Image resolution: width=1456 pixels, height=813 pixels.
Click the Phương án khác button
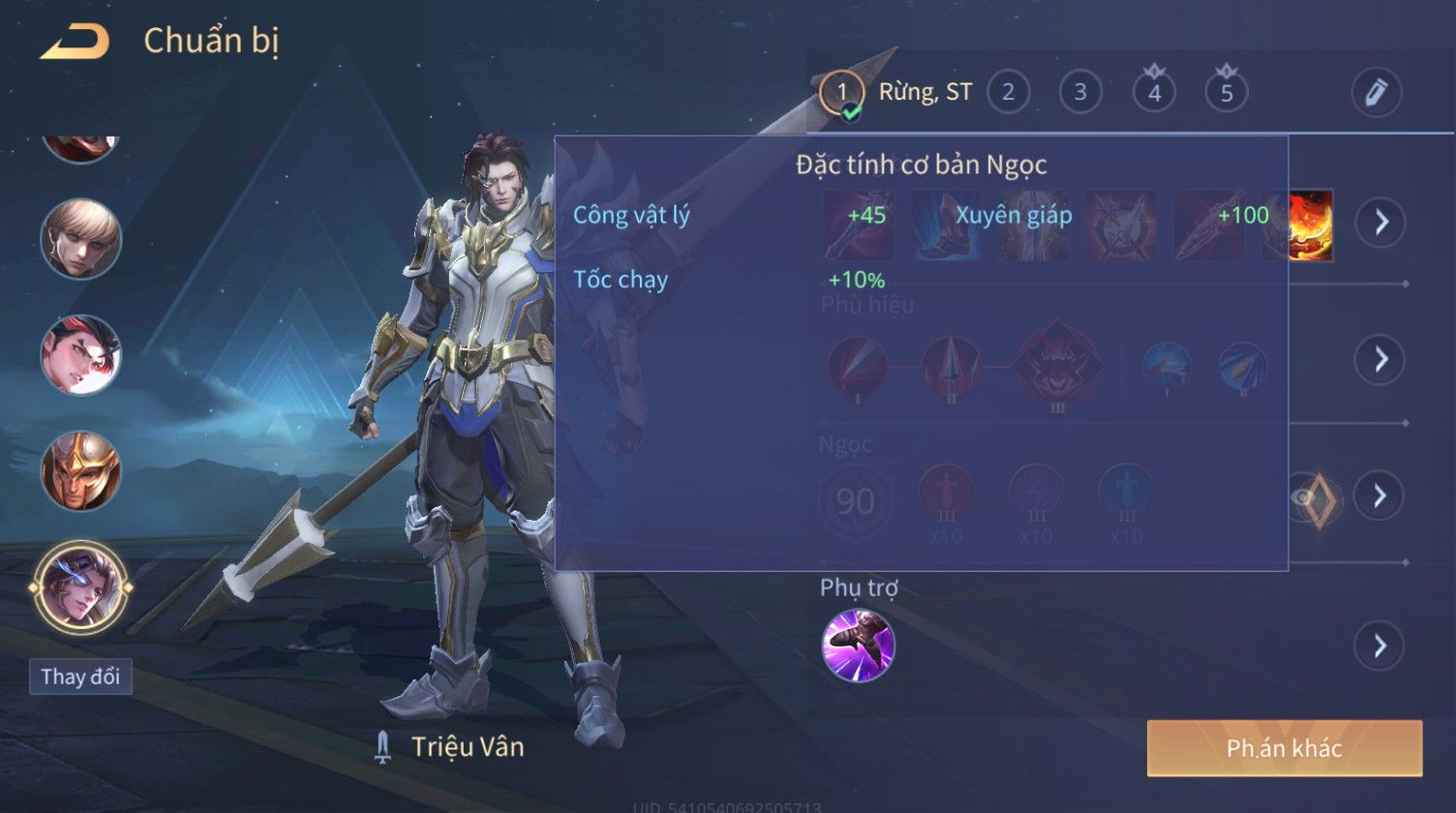tap(1284, 748)
